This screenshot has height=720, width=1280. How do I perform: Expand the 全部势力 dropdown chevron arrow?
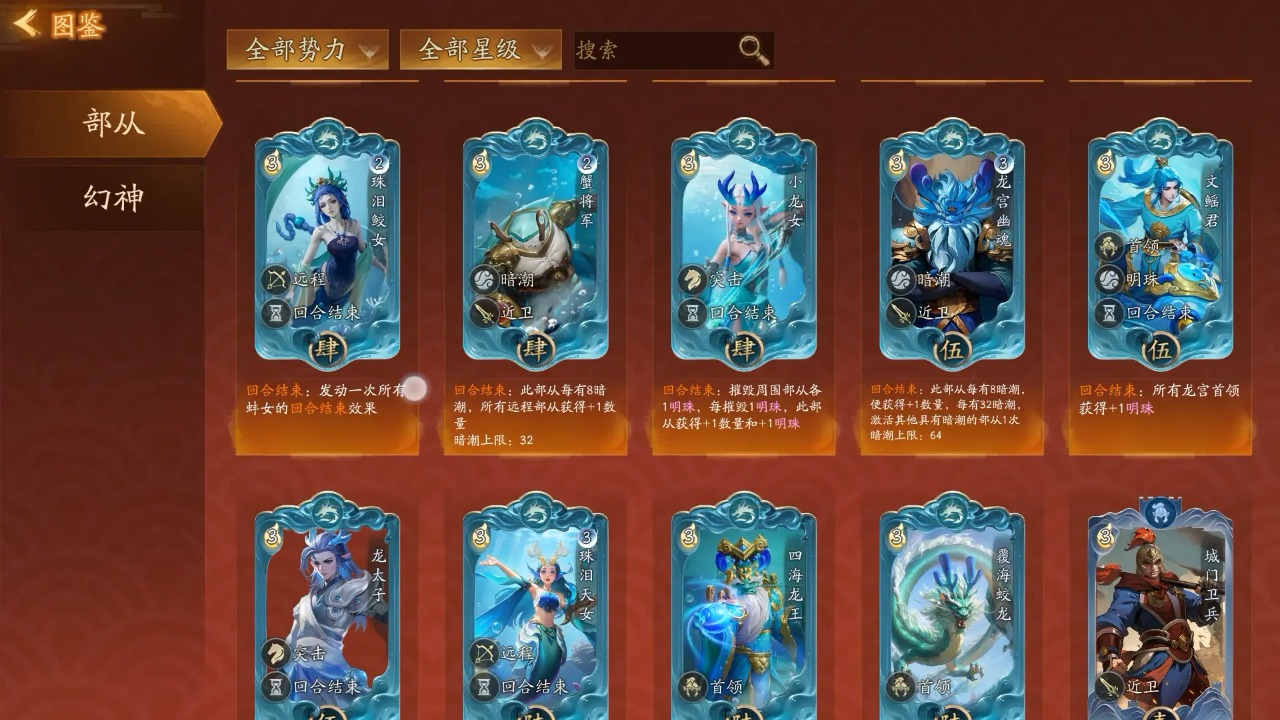[x=371, y=50]
